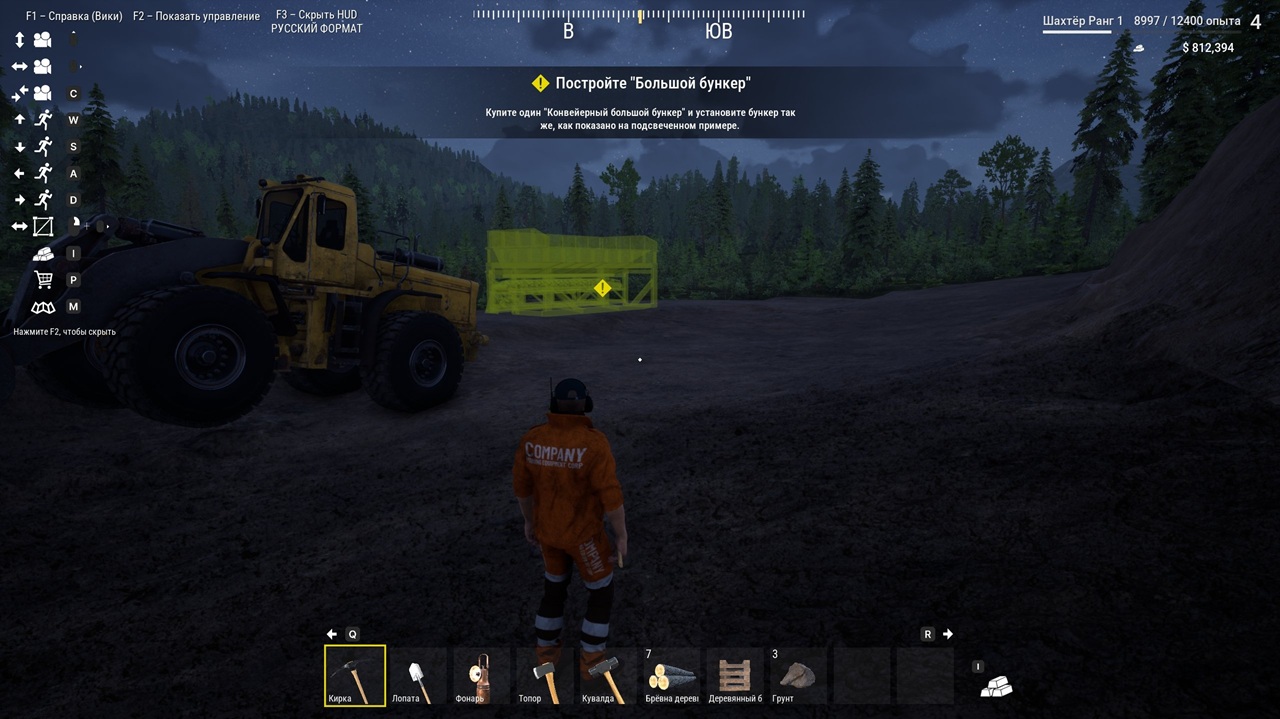Pick the Кувалда sledgehammer slot
Image resolution: width=1280 pixels, height=719 pixels.
(x=608, y=676)
